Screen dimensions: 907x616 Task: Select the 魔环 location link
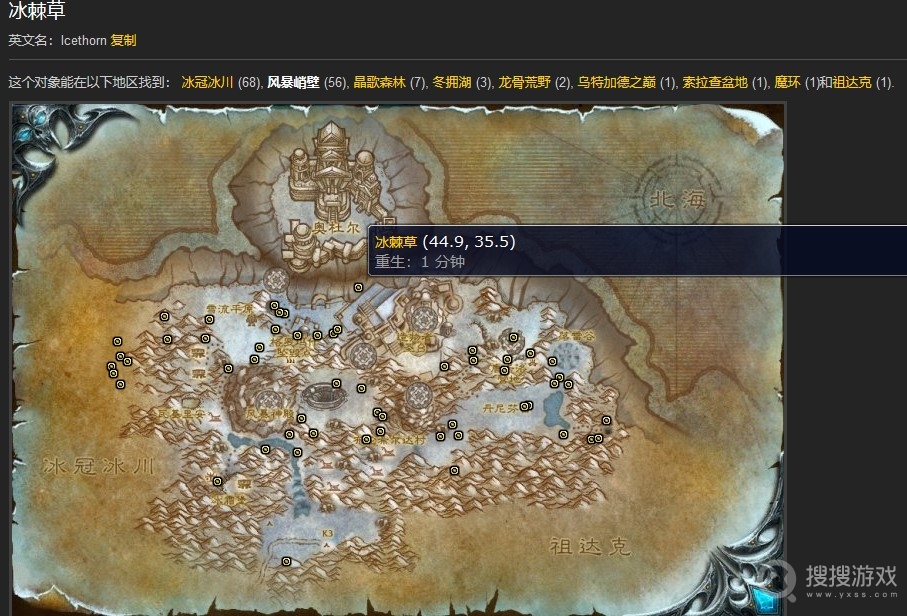tap(788, 82)
